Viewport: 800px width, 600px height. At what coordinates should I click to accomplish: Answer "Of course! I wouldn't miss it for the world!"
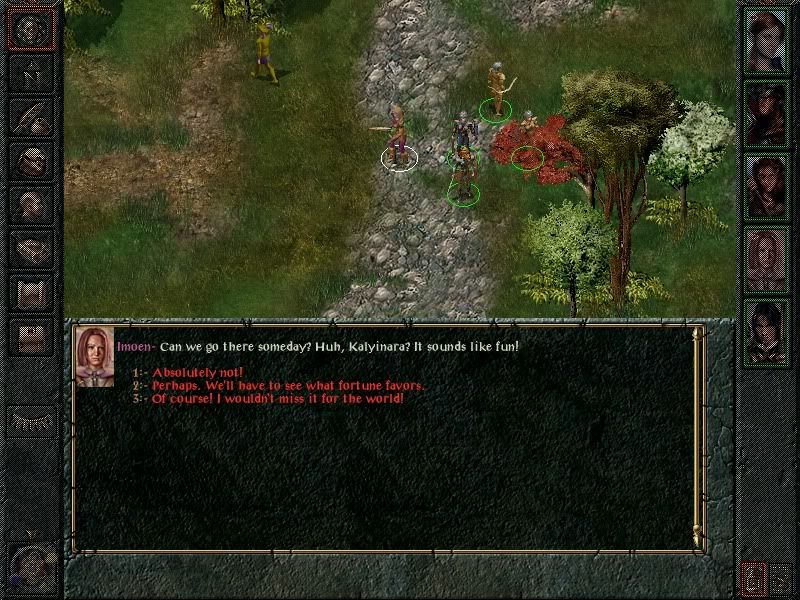278,399
